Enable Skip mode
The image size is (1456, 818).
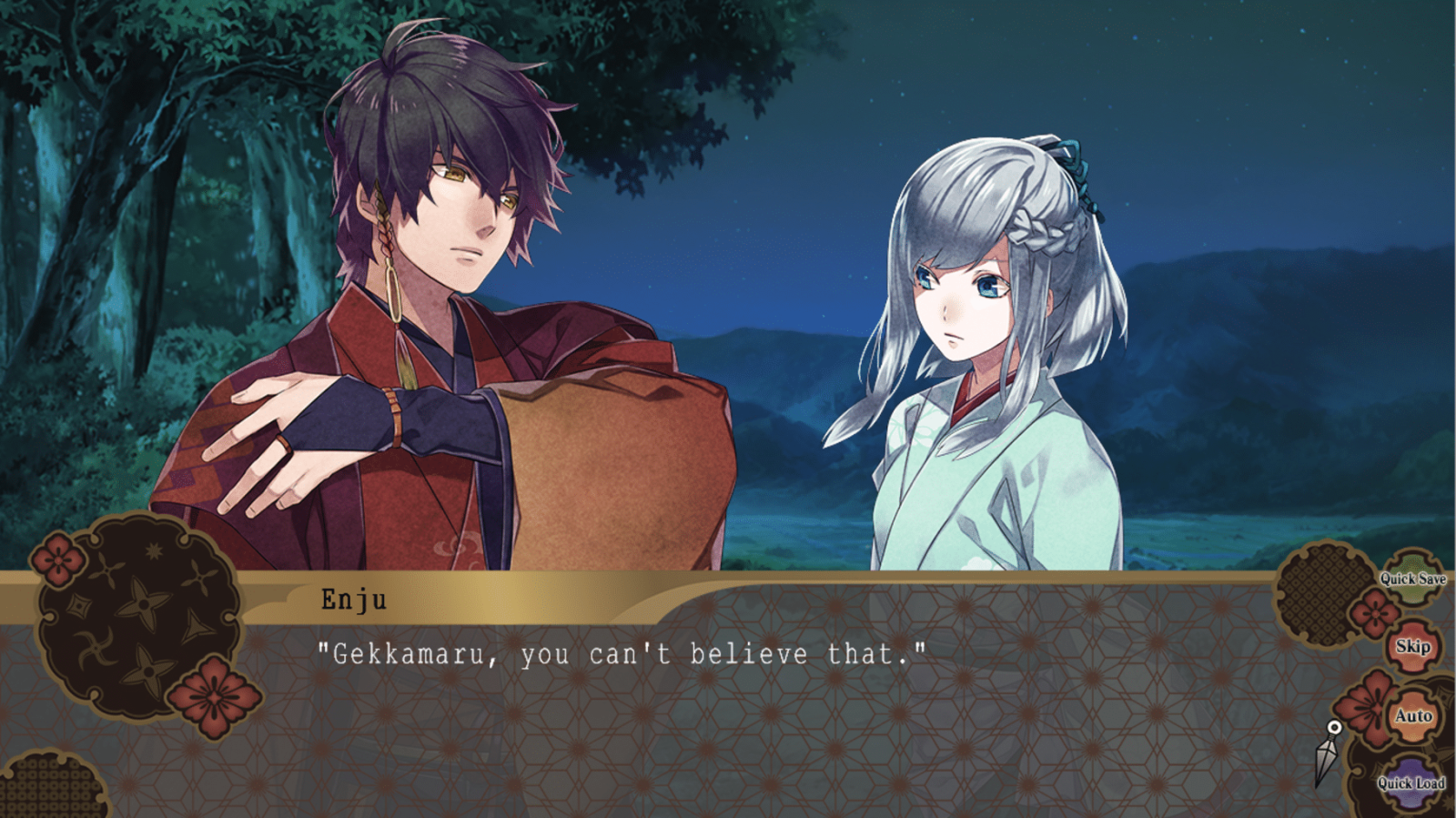tap(1413, 649)
